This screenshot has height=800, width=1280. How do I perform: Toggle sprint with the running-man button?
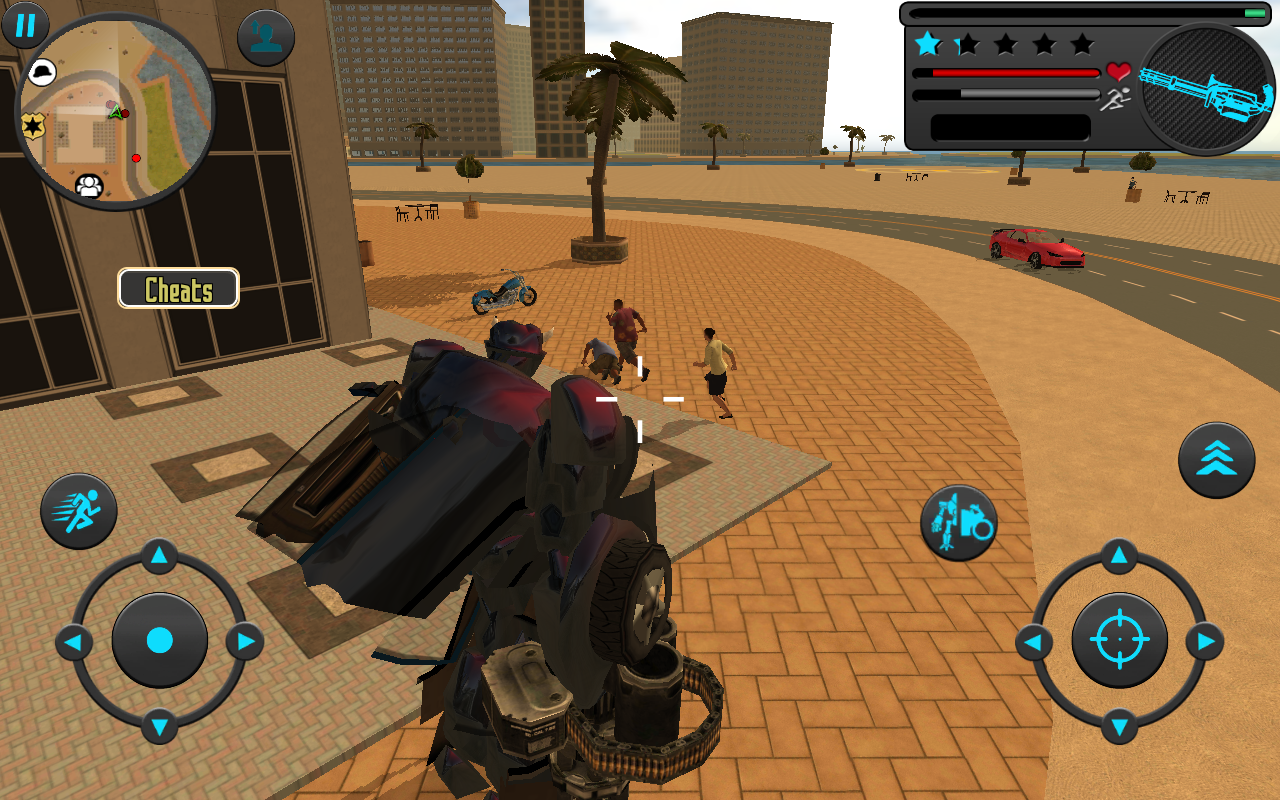(x=78, y=510)
